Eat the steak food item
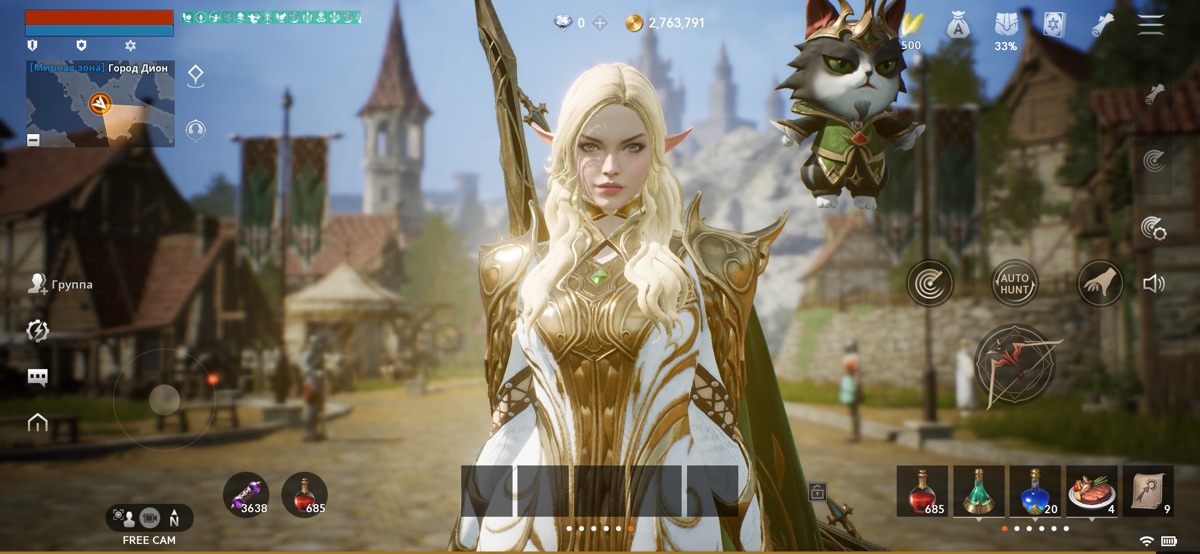The width and height of the screenshot is (1200, 554). click(1091, 491)
